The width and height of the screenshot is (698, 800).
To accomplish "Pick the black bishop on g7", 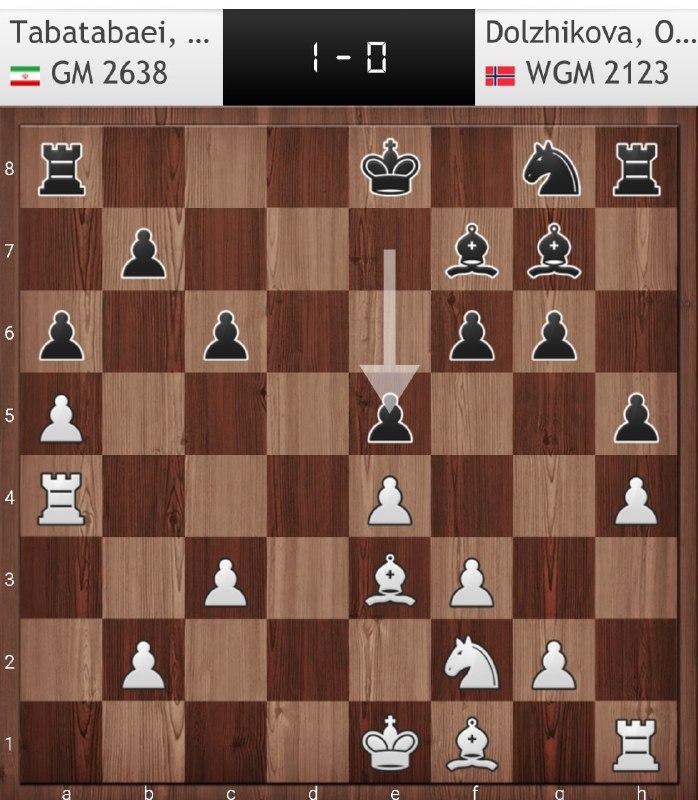I will 554,250.
